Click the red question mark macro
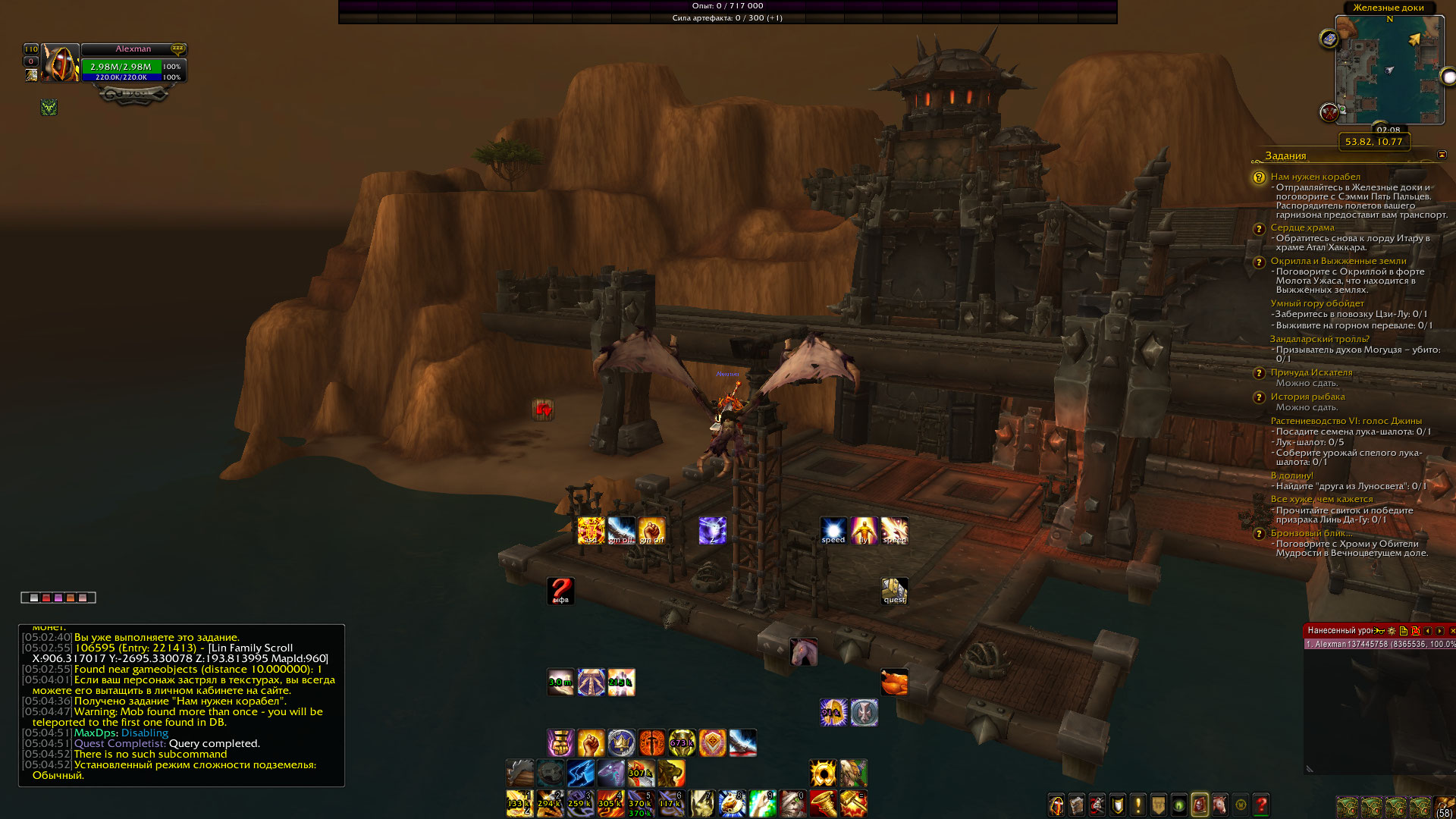The image size is (1456, 819). click(x=560, y=591)
